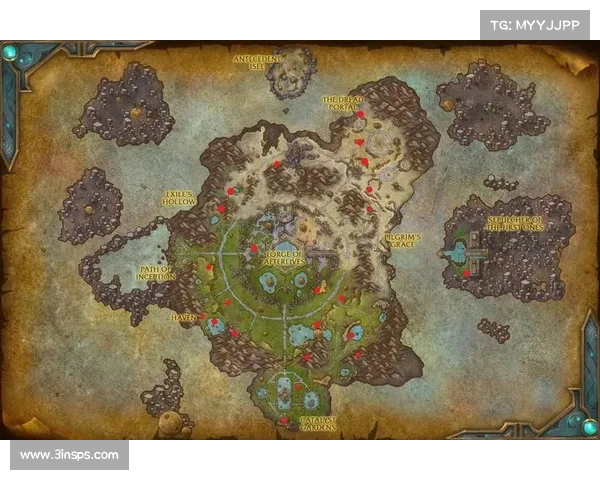Click the TG: MYYJJPP watermark badge

click(535, 25)
